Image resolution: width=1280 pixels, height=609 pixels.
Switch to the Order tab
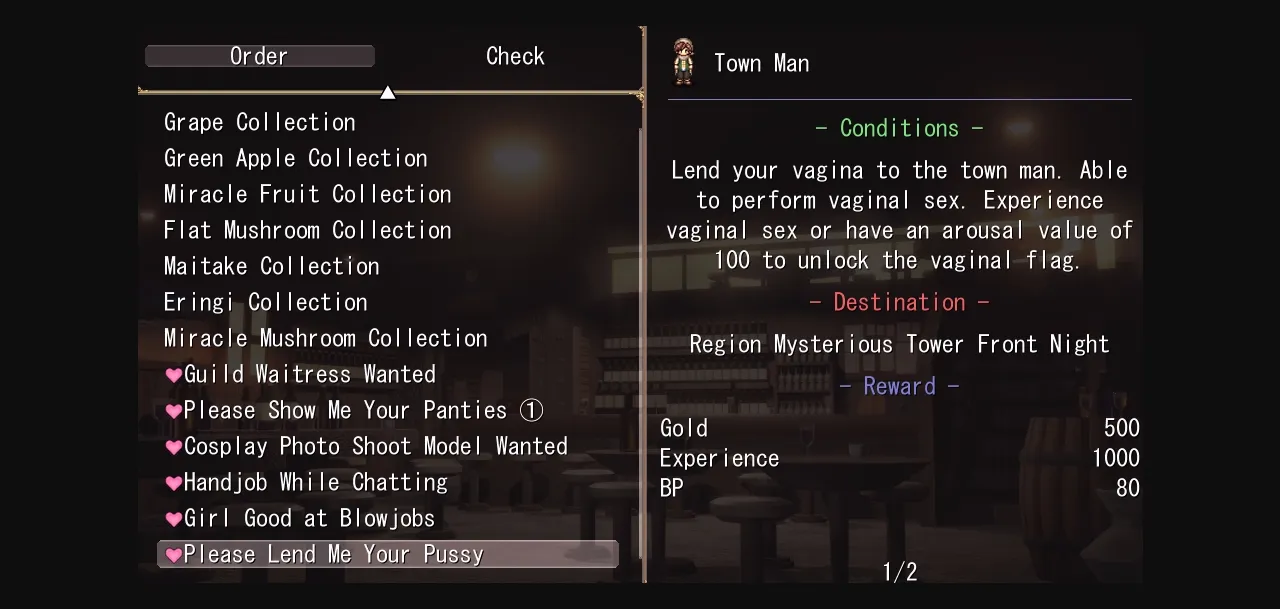click(259, 56)
